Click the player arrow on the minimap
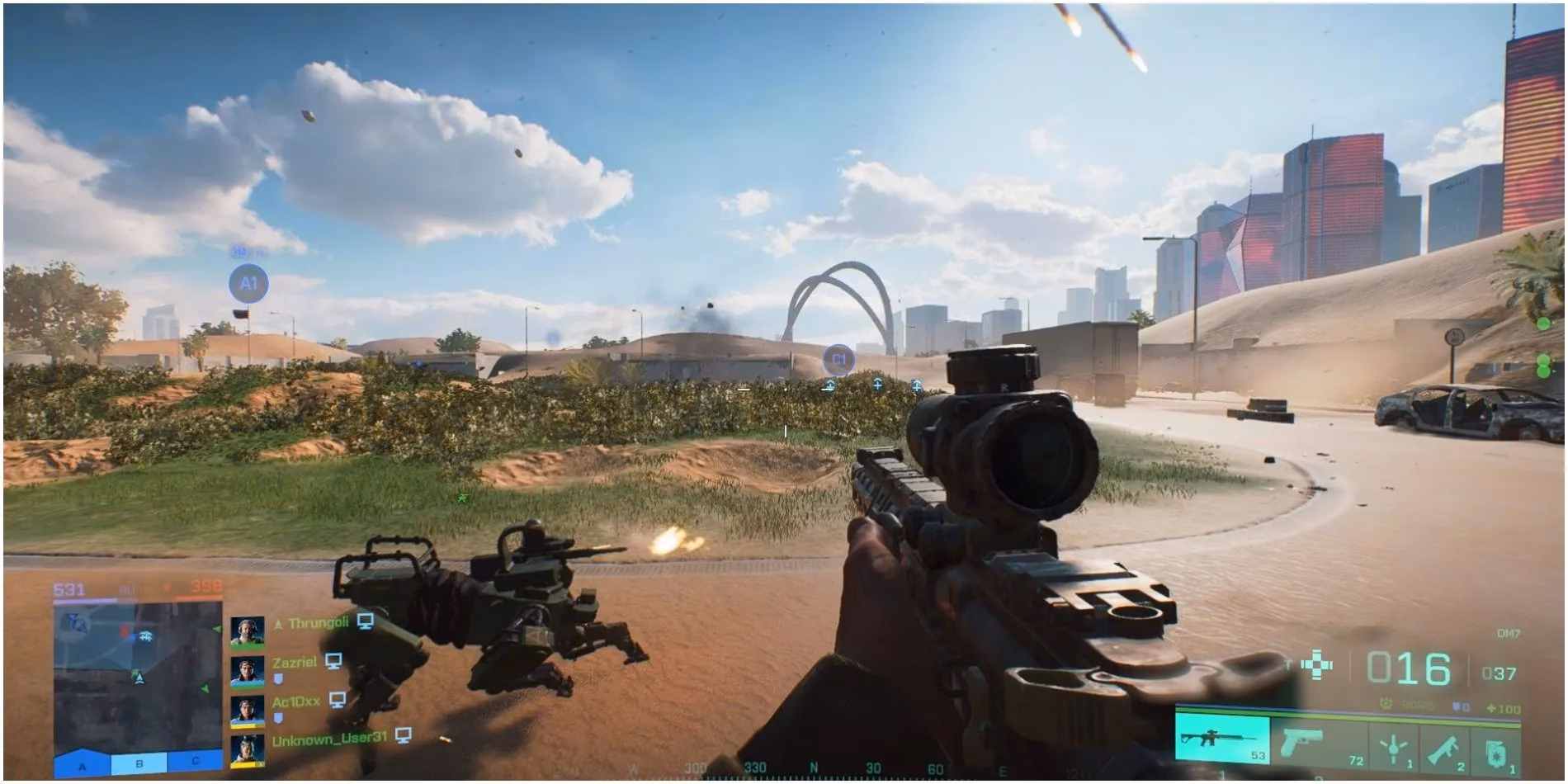The height and width of the screenshot is (784, 1568). click(140, 678)
